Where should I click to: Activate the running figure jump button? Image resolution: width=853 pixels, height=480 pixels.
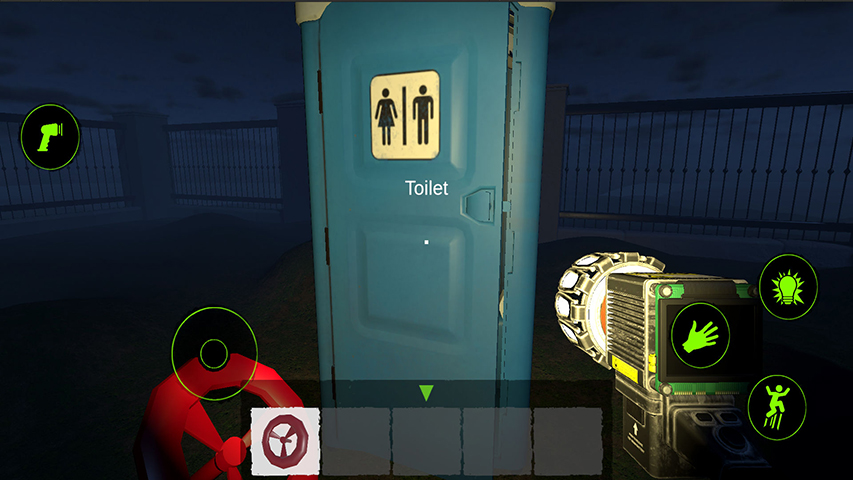(776, 406)
